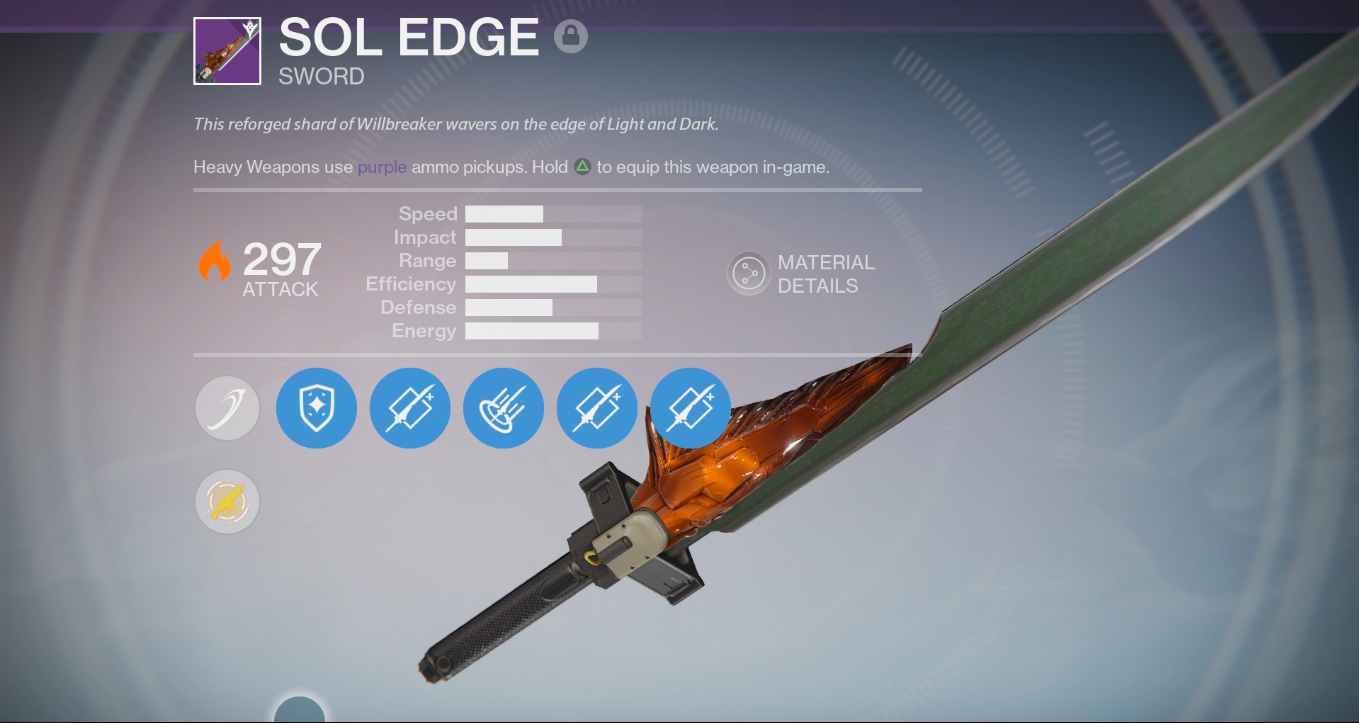Open Material Details via its circular icon
This screenshot has width=1359, height=723.
coord(748,273)
